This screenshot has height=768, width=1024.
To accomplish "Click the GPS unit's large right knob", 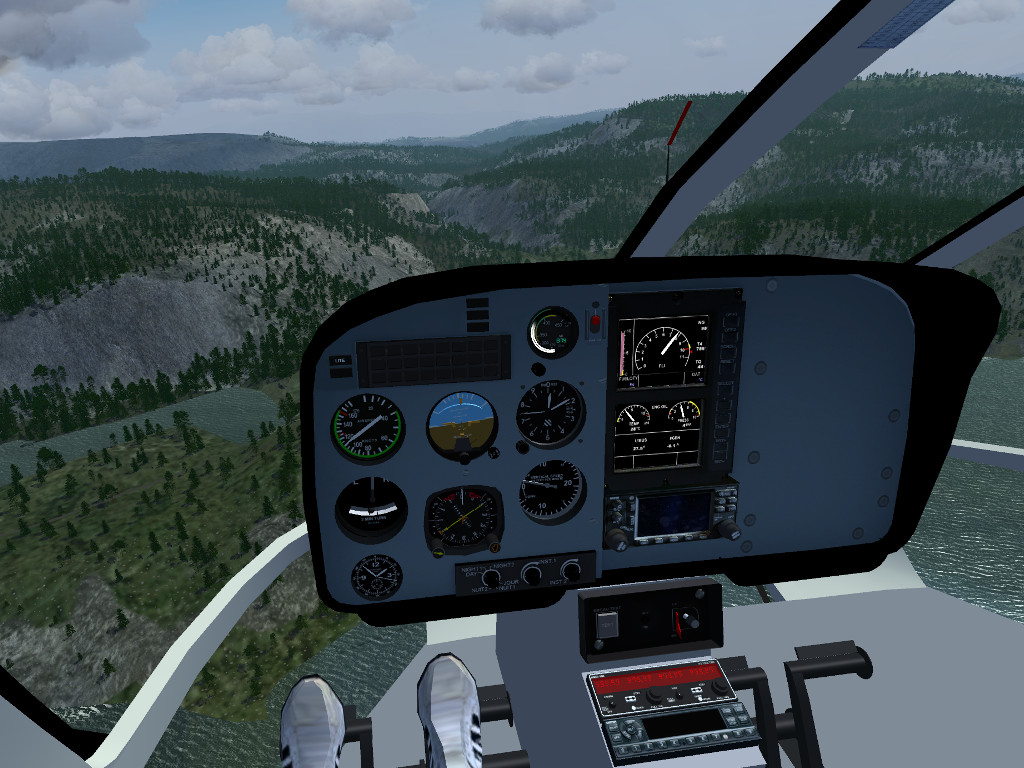I will point(728,530).
